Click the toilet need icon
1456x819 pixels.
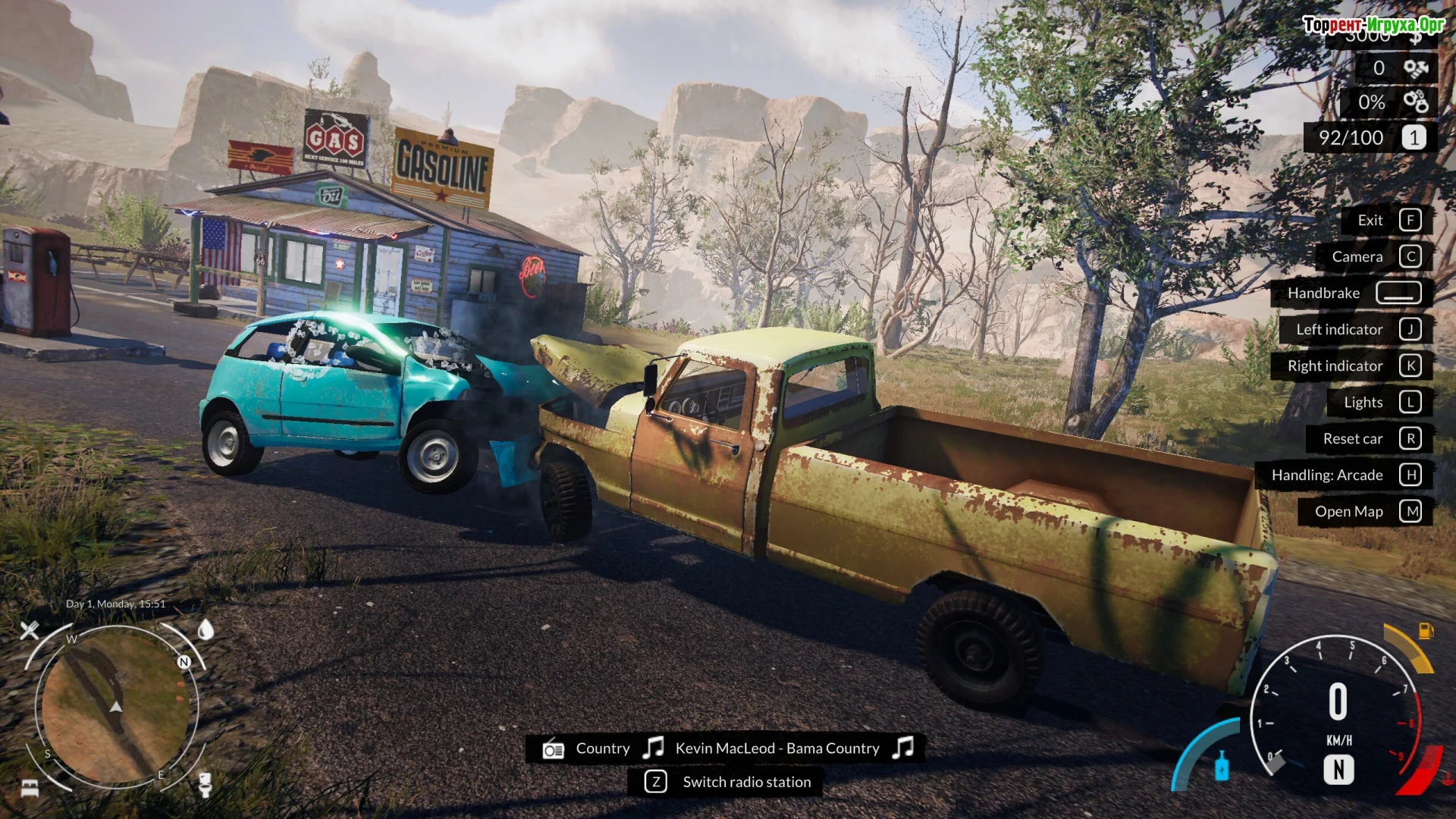point(206,787)
